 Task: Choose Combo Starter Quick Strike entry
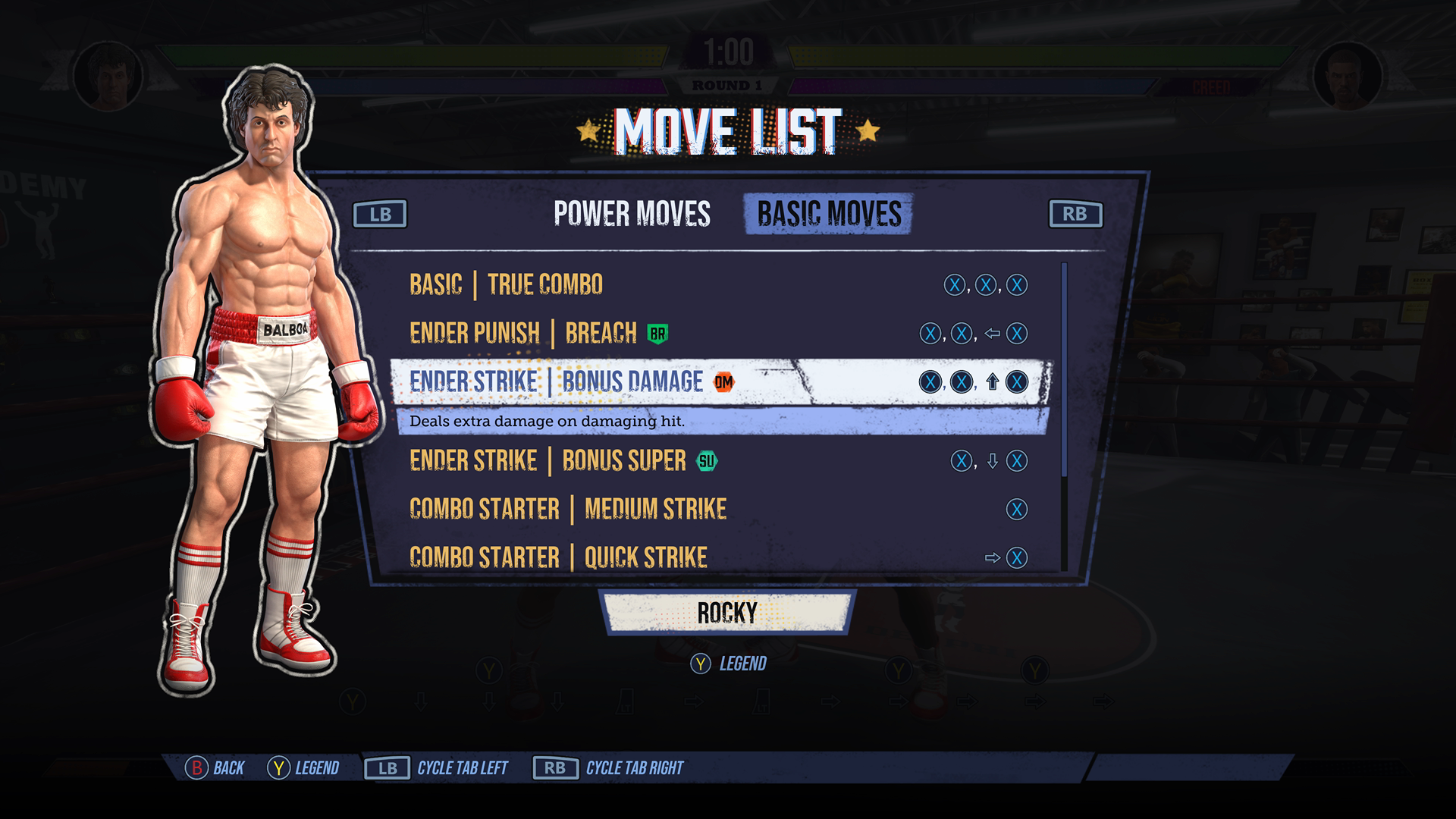pos(558,558)
